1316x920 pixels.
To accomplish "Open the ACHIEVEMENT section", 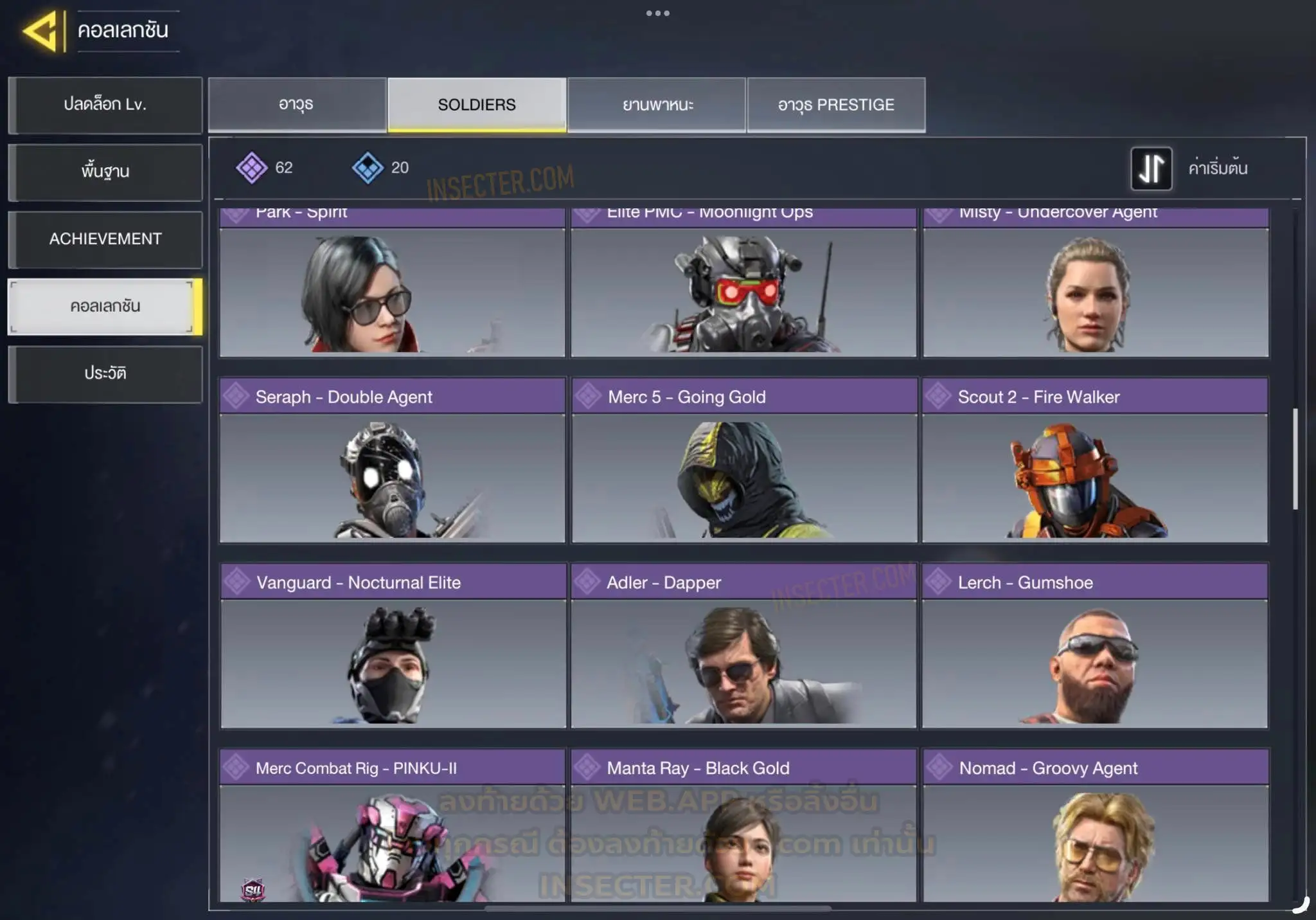I will pyautogui.click(x=105, y=239).
